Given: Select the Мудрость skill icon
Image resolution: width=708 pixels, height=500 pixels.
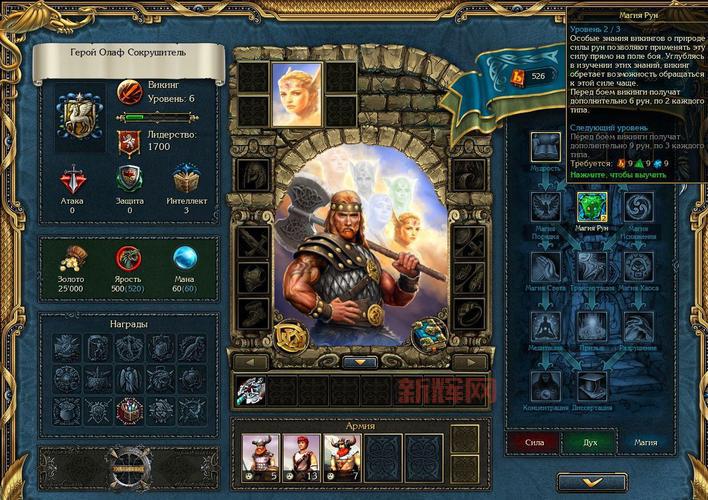Looking at the screenshot, I should tap(545, 148).
